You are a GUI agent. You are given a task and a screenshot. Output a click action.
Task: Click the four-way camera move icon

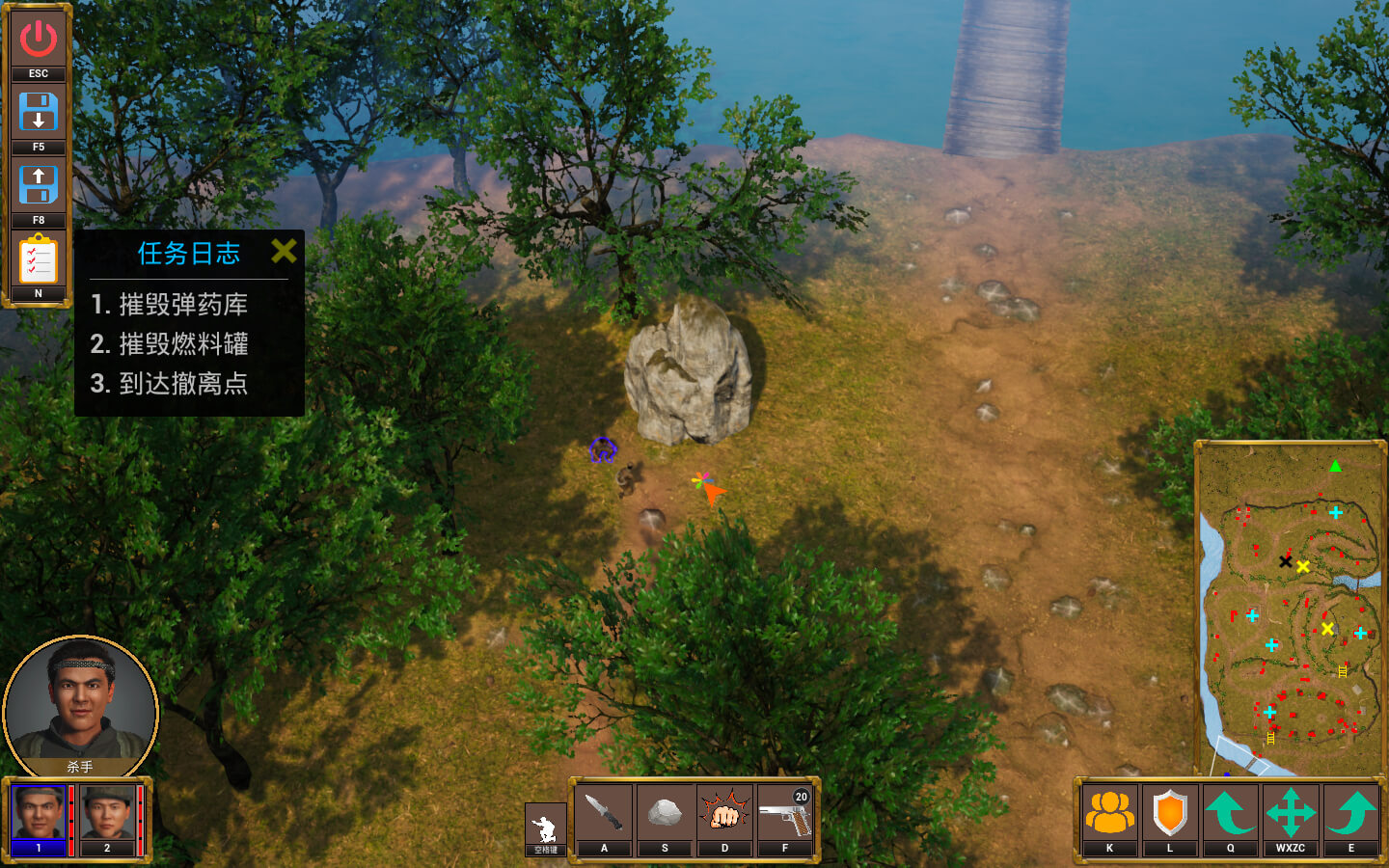click(1291, 814)
